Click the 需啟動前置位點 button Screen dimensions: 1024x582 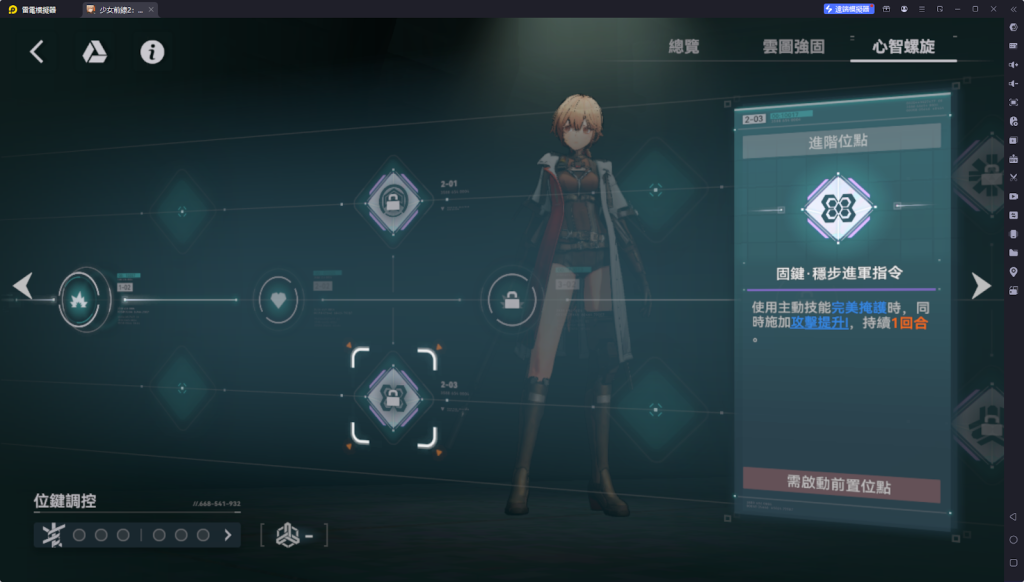pos(840,486)
